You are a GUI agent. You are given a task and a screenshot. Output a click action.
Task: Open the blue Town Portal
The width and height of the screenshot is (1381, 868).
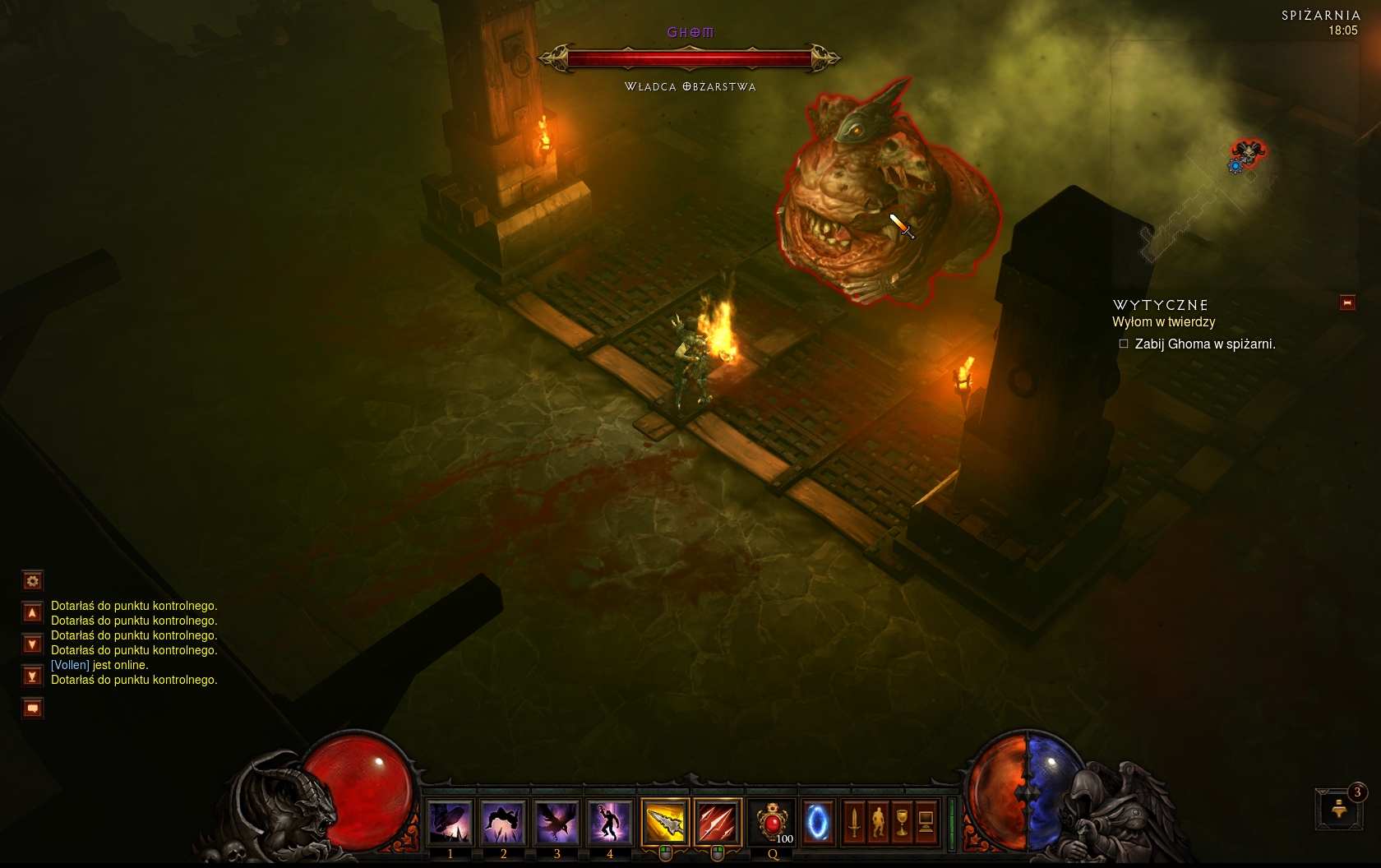pos(817,822)
